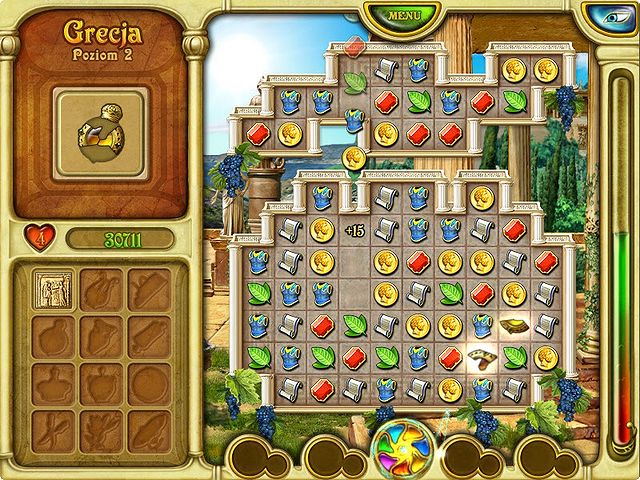Activate the eye hint icon
Viewport: 640px width, 480px height.
pos(609,17)
